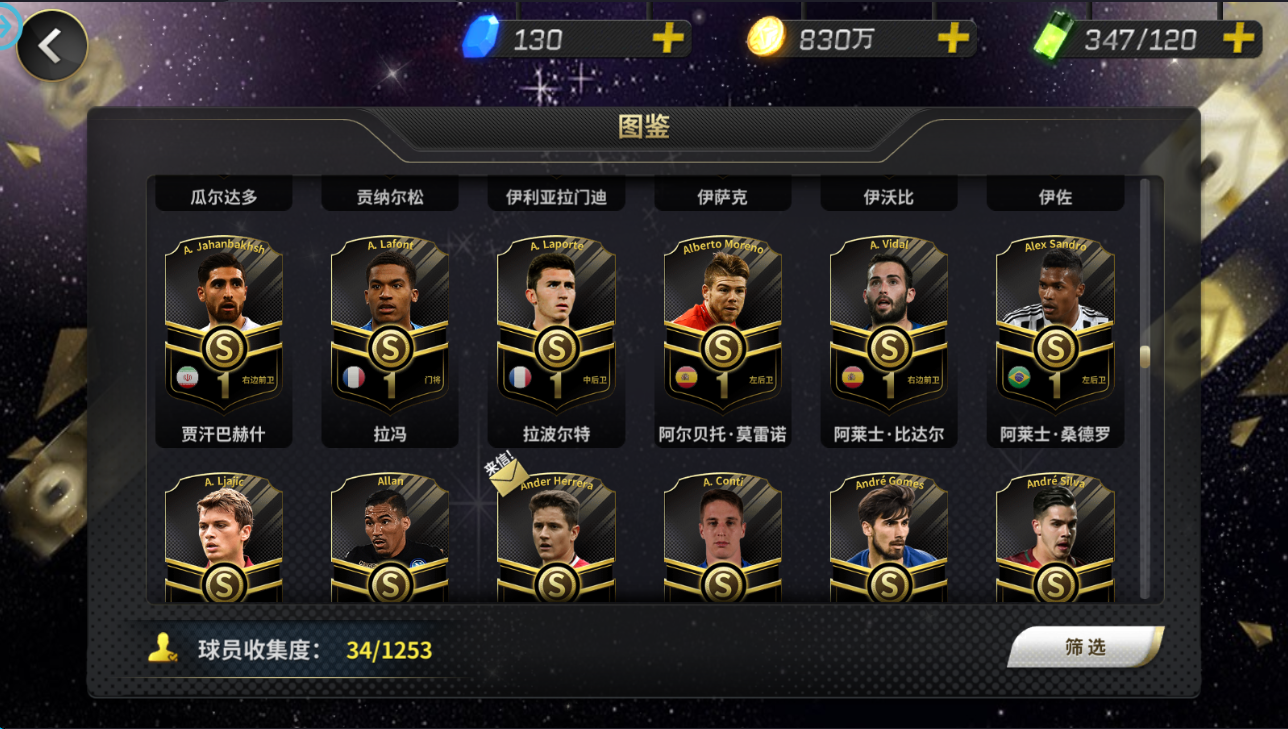Click the collection list scrollbar handle

1145,356
